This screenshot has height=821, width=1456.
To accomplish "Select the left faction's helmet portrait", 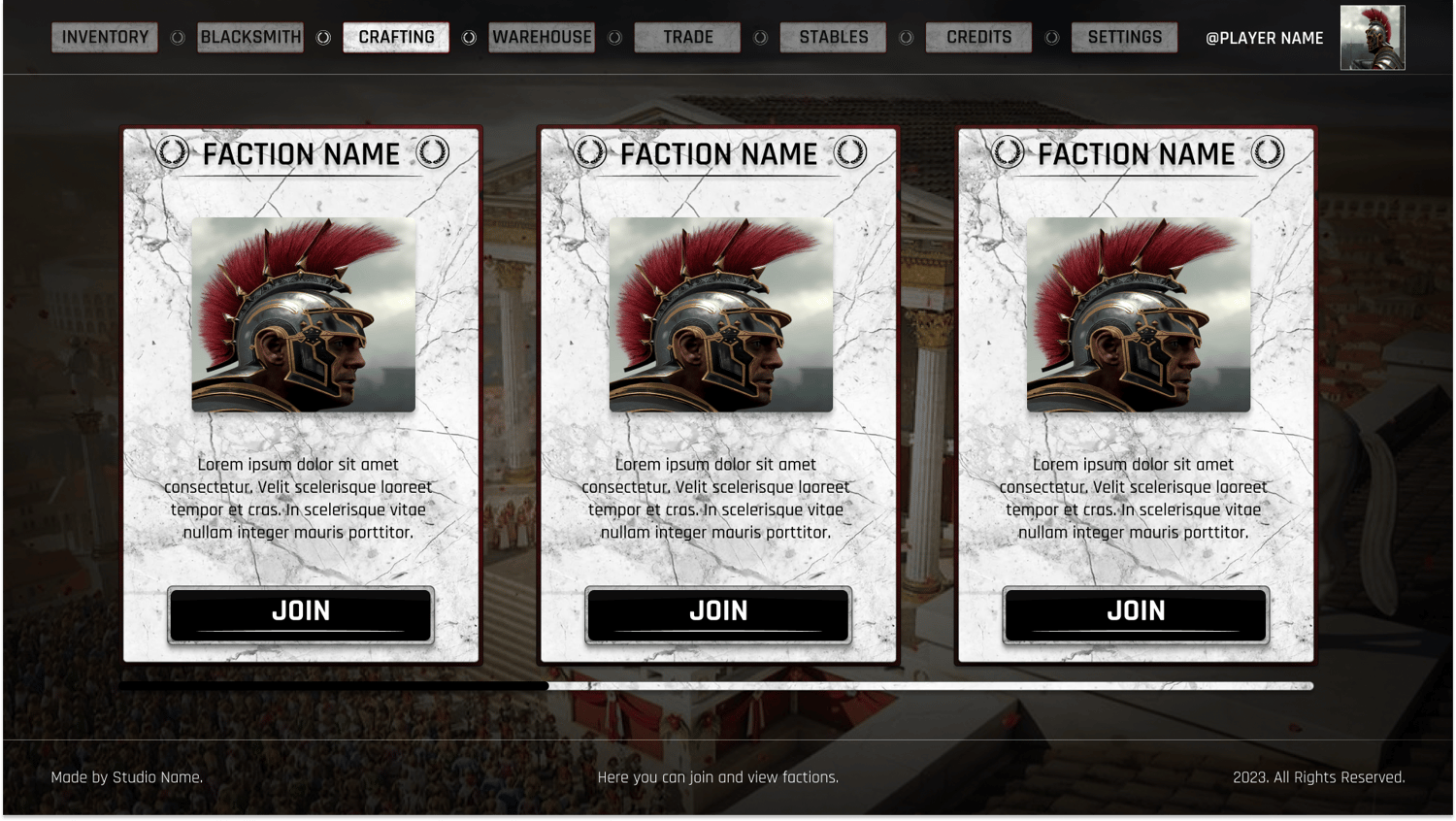I will pyautogui.click(x=304, y=315).
